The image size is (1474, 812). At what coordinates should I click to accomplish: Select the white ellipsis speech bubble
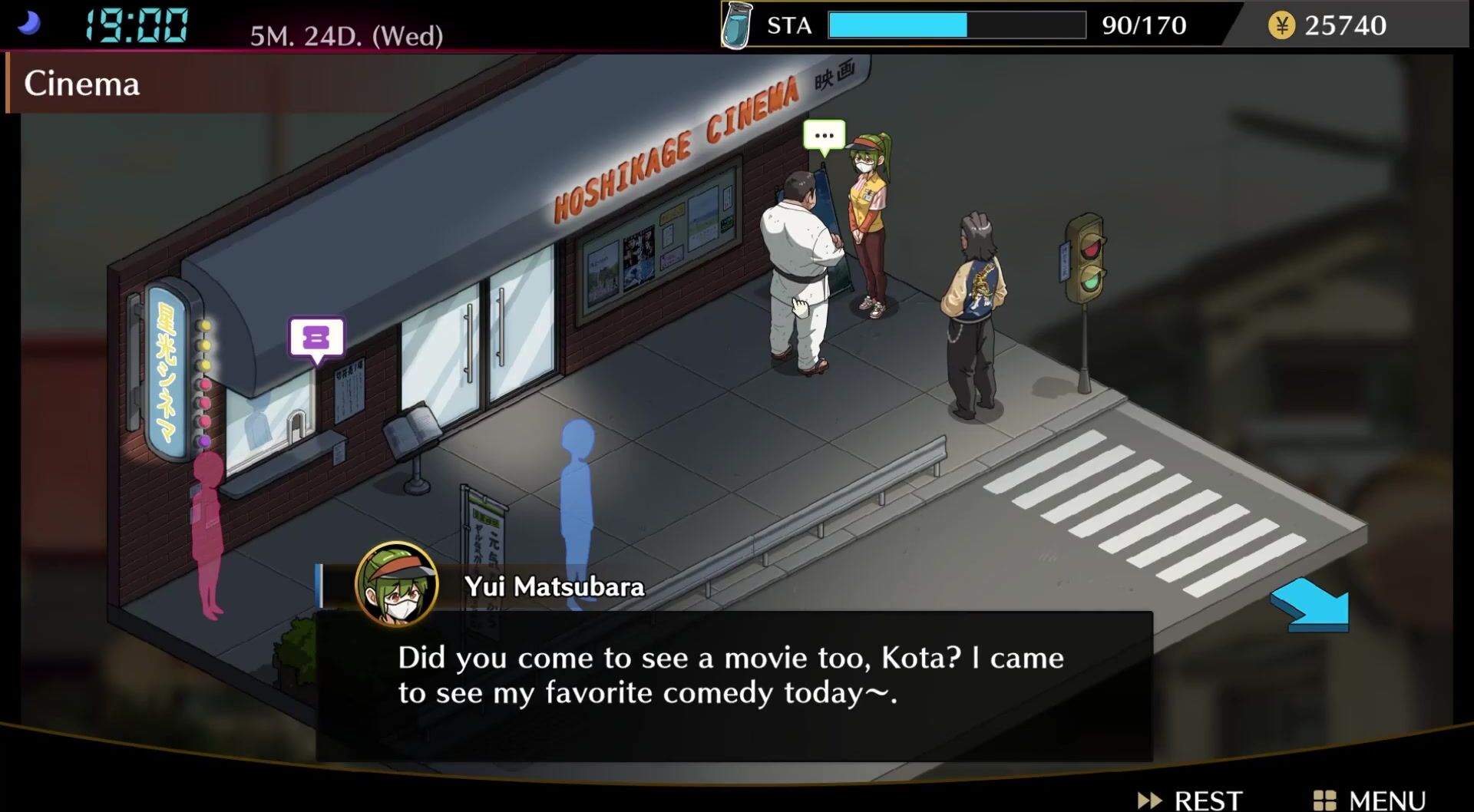824,136
